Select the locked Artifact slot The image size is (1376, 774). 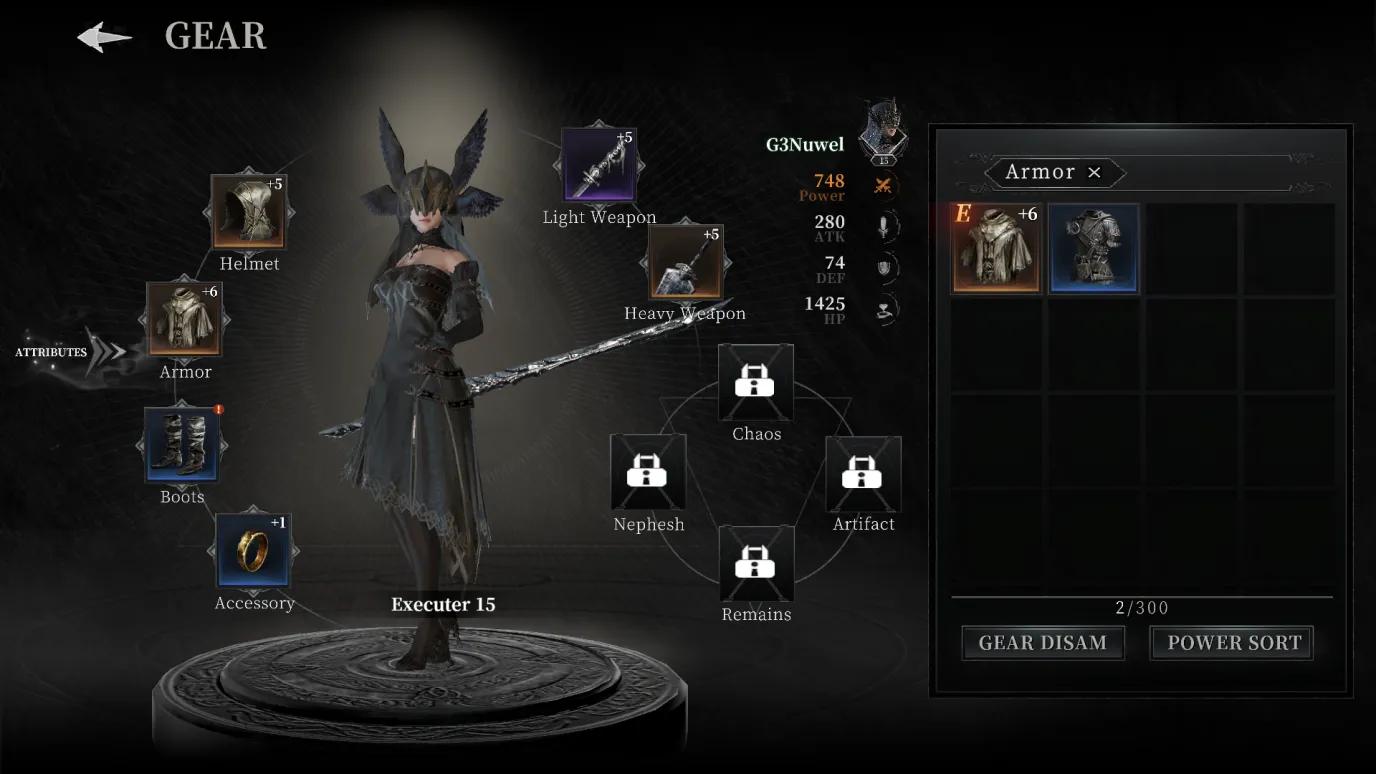click(x=862, y=473)
